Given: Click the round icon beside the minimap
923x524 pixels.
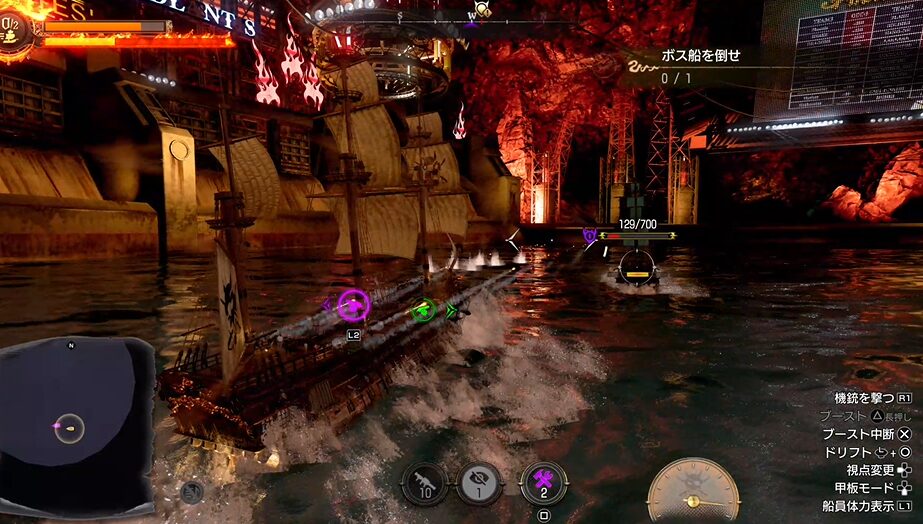Looking at the screenshot, I should click(x=192, y=490).
